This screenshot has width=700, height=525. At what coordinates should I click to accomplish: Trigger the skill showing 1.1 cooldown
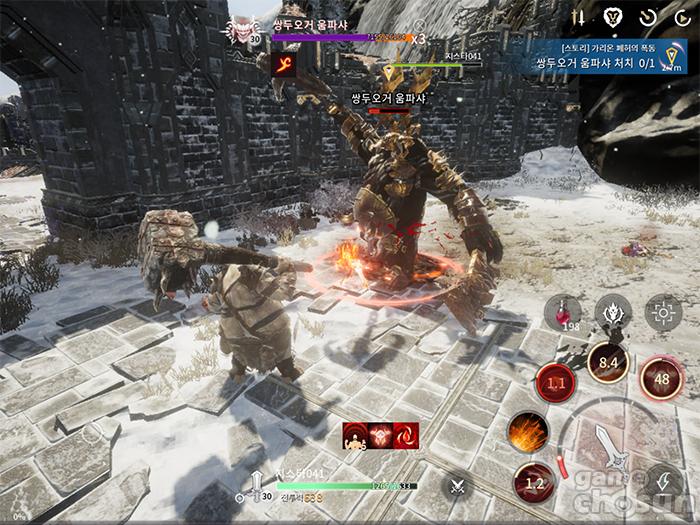(x=556, y=382)
